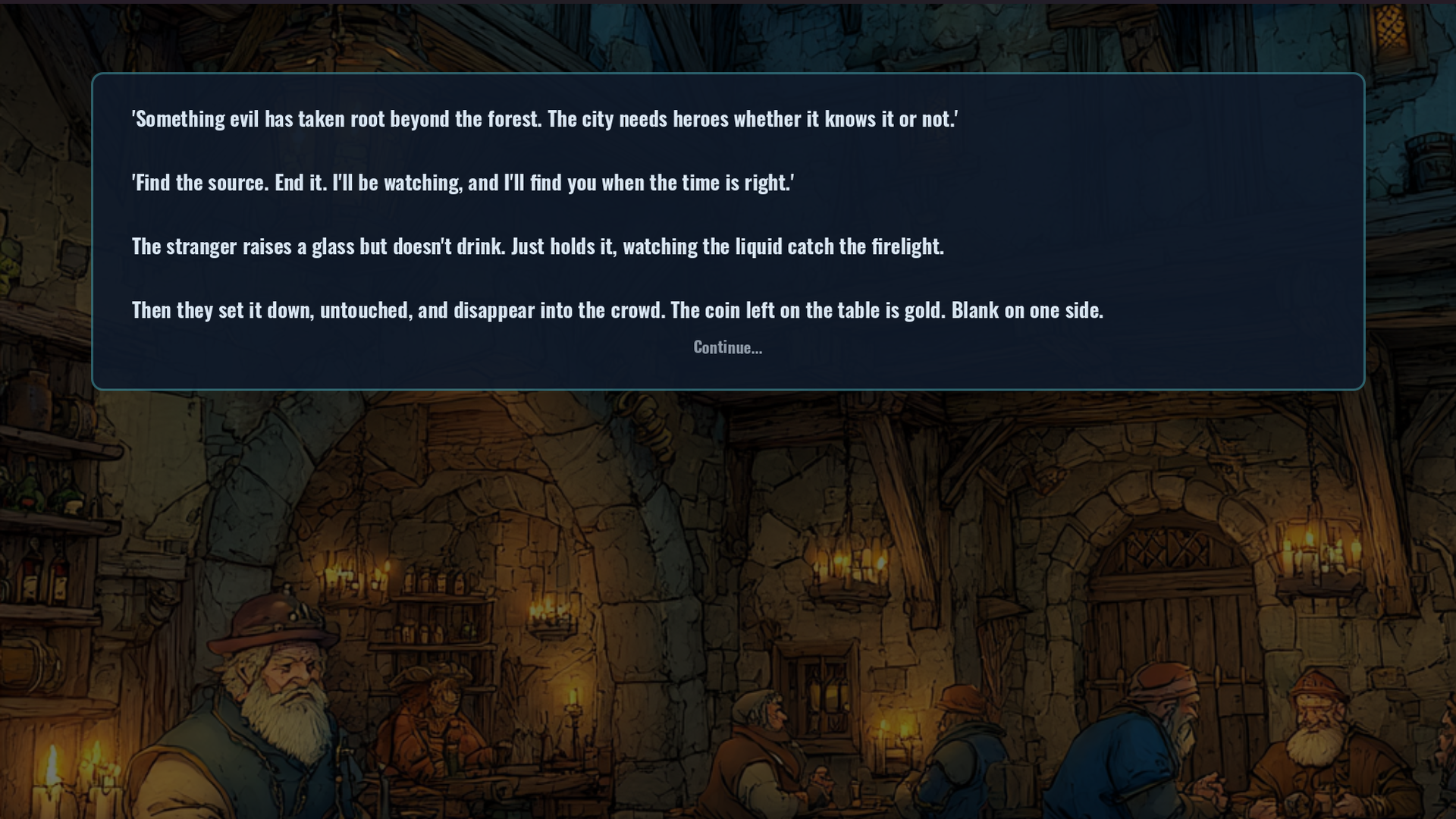The height and width of the screenshot is (819, 1456).
Task: Click the line 'Something evil has taken root'
Action: click(545, 118)
